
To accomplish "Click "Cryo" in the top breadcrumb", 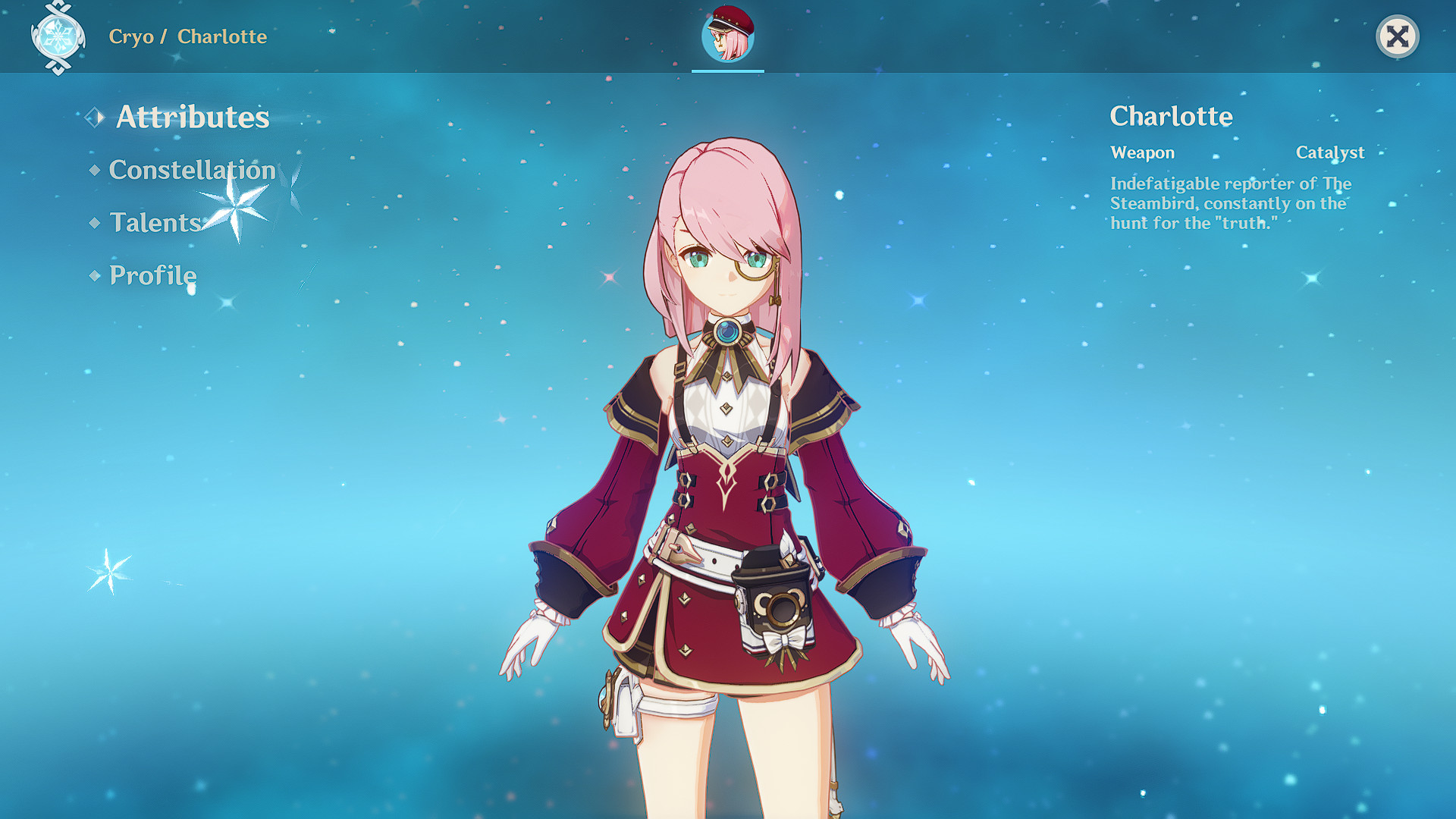I will [x=131, y=36].
